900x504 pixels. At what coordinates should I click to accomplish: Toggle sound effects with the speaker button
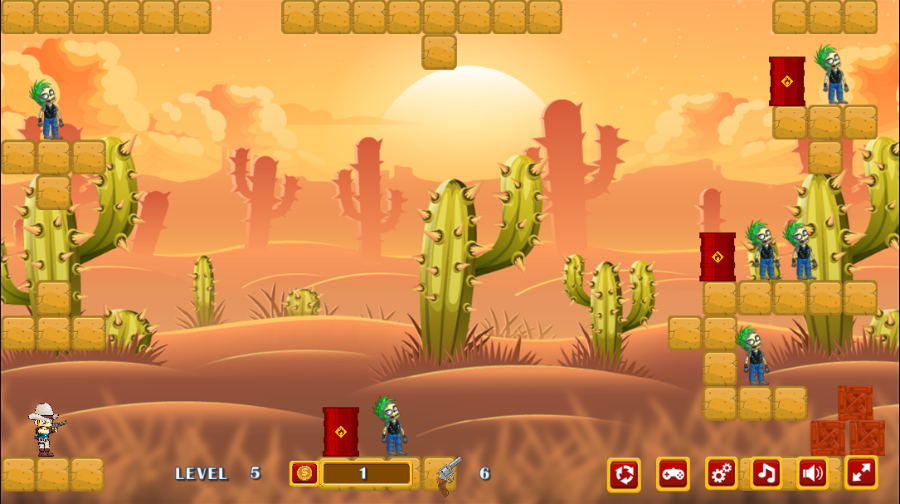813,473
